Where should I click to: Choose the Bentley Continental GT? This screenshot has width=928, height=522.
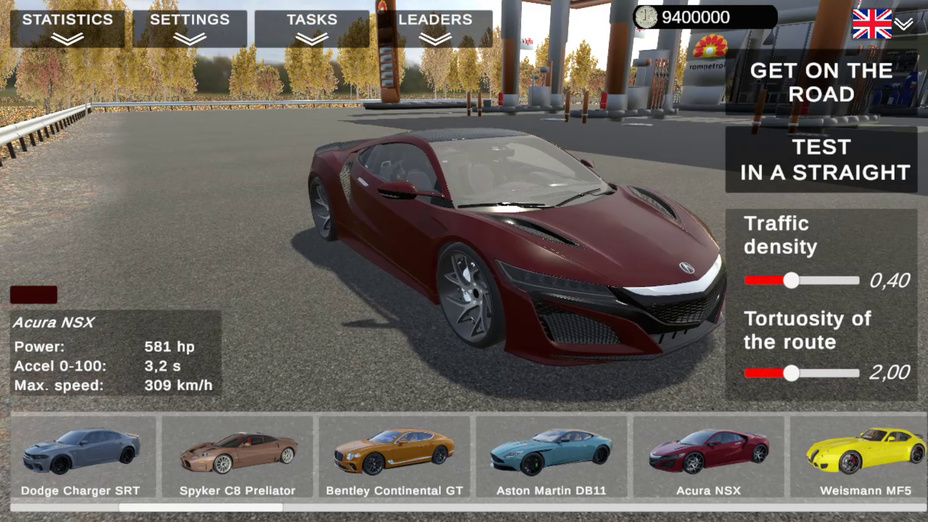click(x=395, y=458)
